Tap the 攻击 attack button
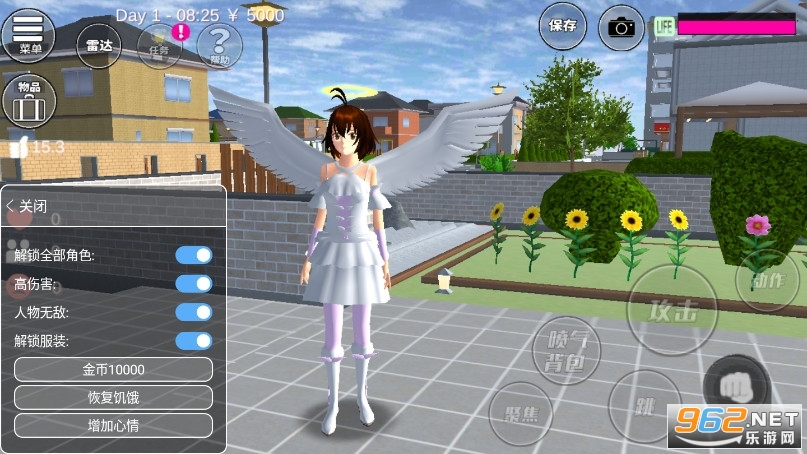Image resolution: width=807 pixels, height=454 pixels. click(x=672, y=311)
